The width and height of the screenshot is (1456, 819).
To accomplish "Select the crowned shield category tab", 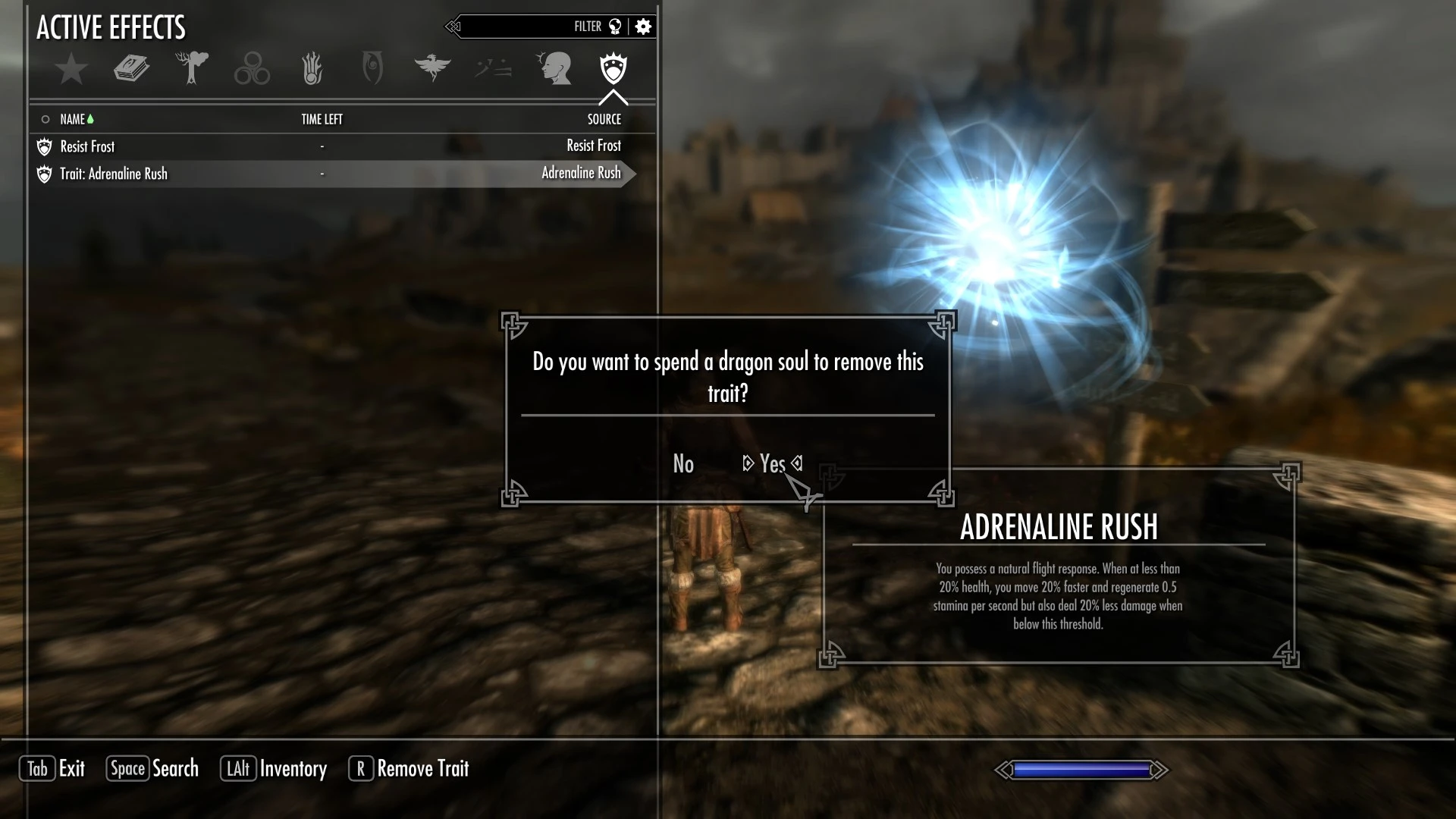I will pyautogui.click(x=613, y=69).
